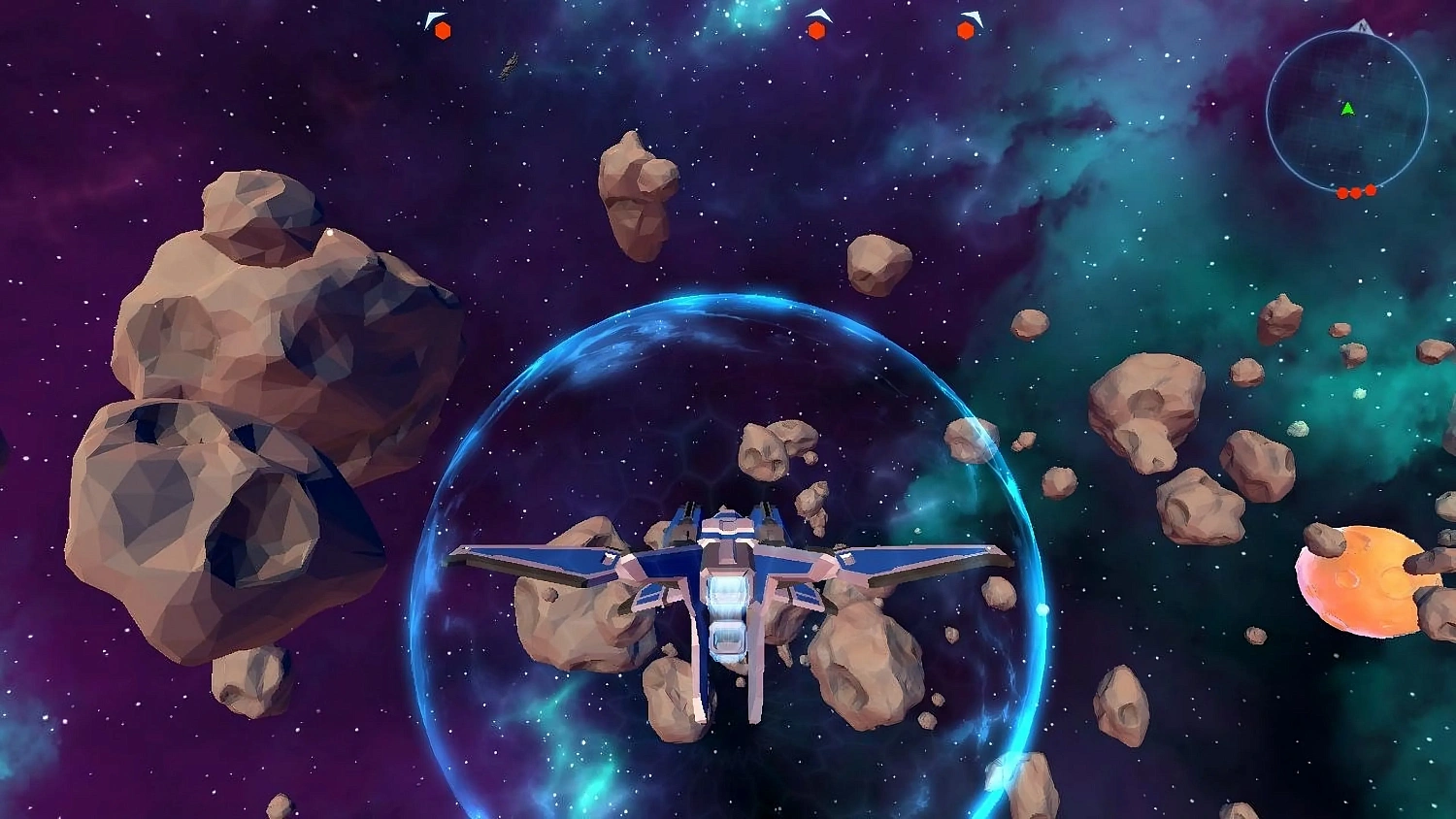The height and width of the screenshot is (819, 1456).
Task: Click the N compass needle on the radar
Action: (1363, 26)
